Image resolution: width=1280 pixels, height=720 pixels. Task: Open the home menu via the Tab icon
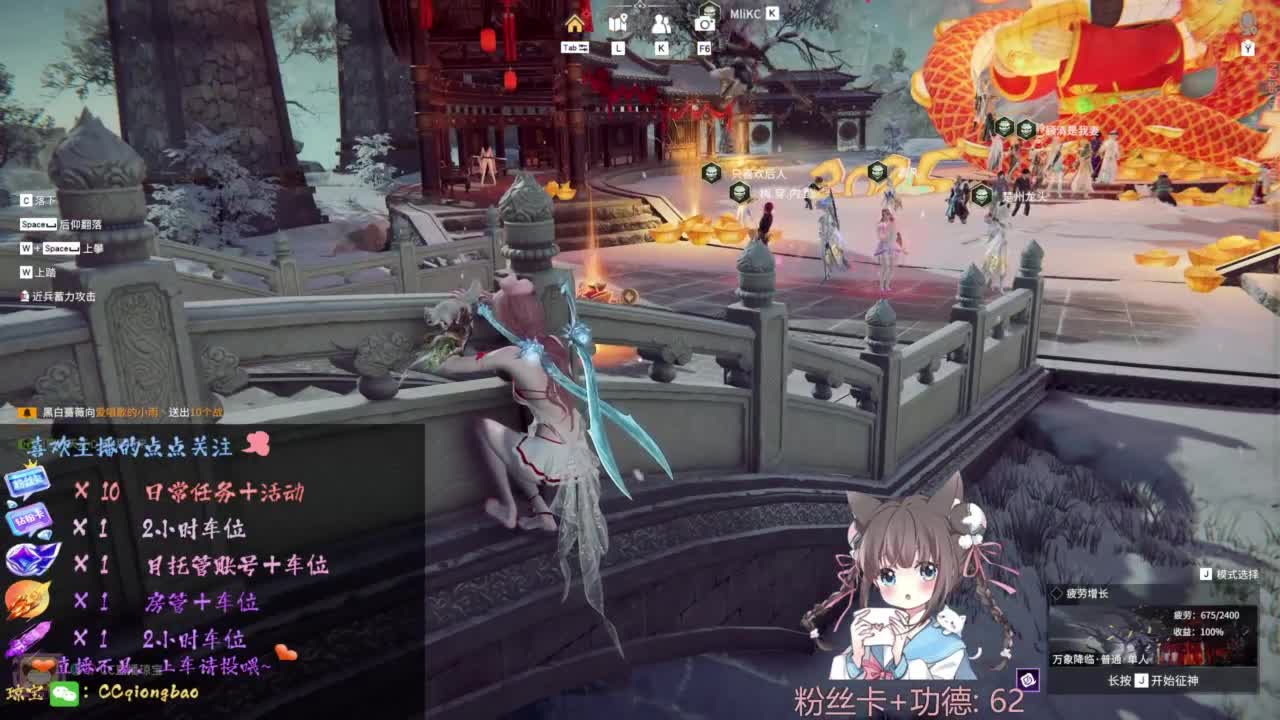(x=575, y=25)
